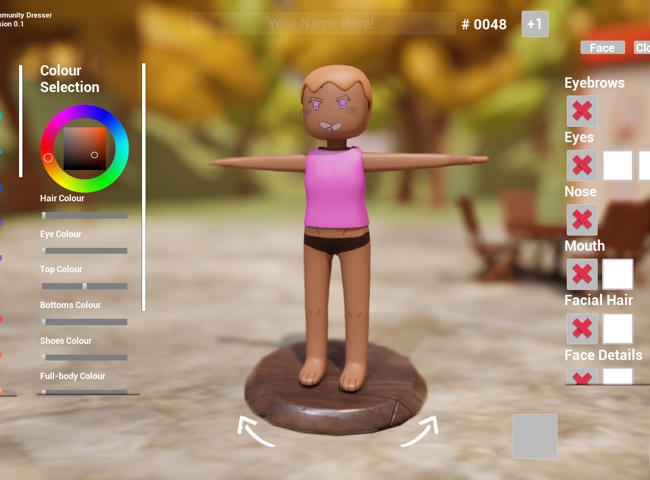The height and width of the screenshot is (480, 650).
Task: Adjust the Shoes Colour slider
Action: point(84,357)
